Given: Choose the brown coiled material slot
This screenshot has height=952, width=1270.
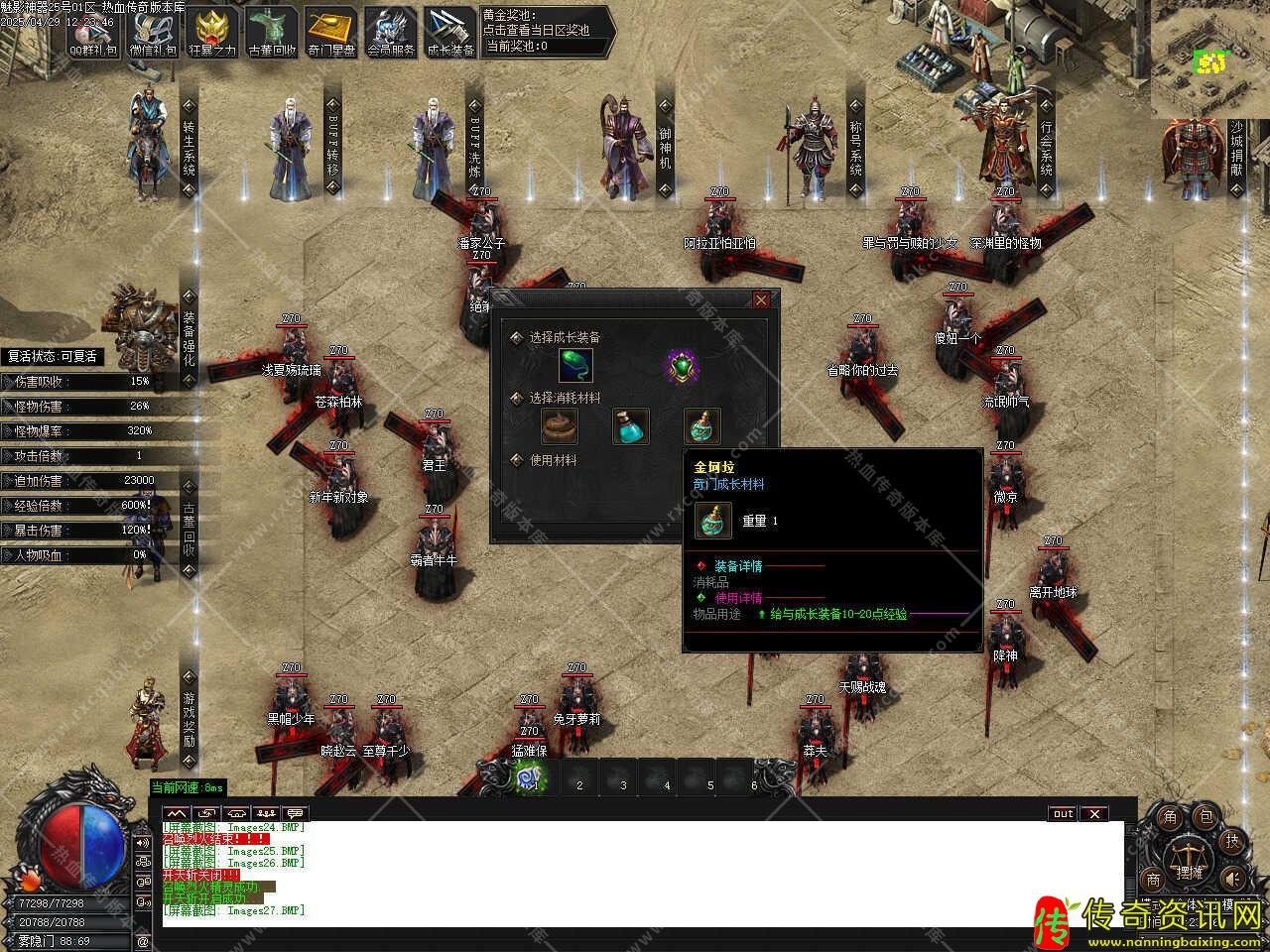Looking at the screenshot, I should point(560,426).
